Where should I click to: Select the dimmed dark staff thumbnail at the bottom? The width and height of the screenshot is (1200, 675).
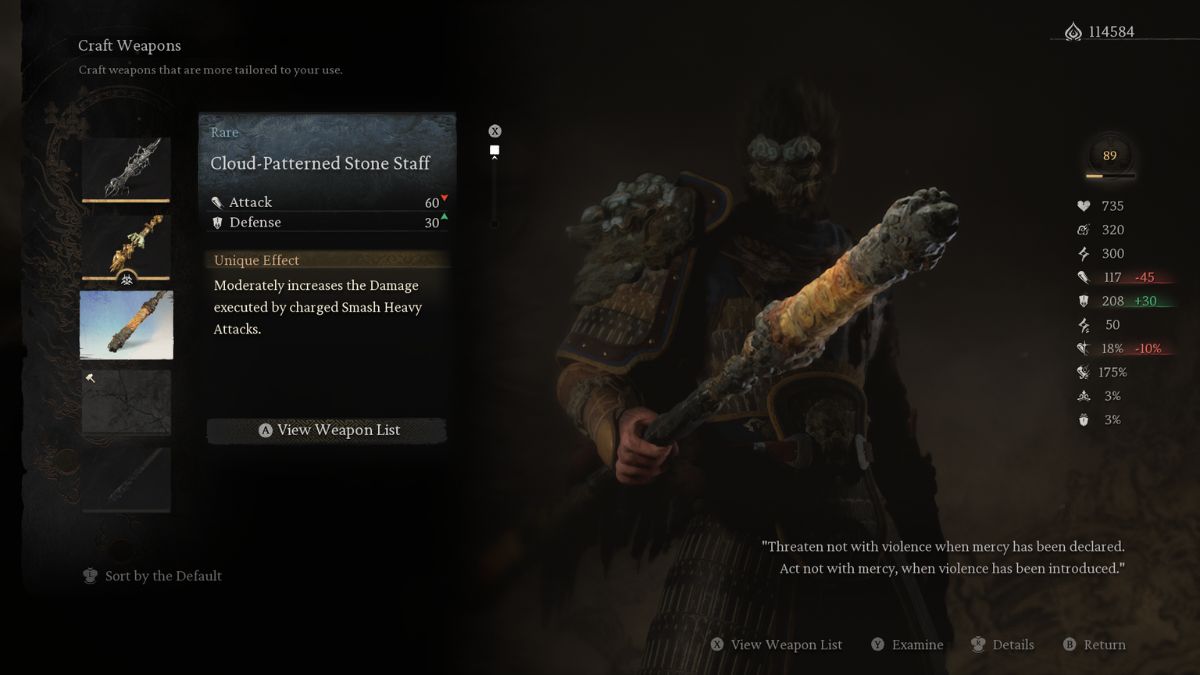pyautogui.click(x=126, y=480)
